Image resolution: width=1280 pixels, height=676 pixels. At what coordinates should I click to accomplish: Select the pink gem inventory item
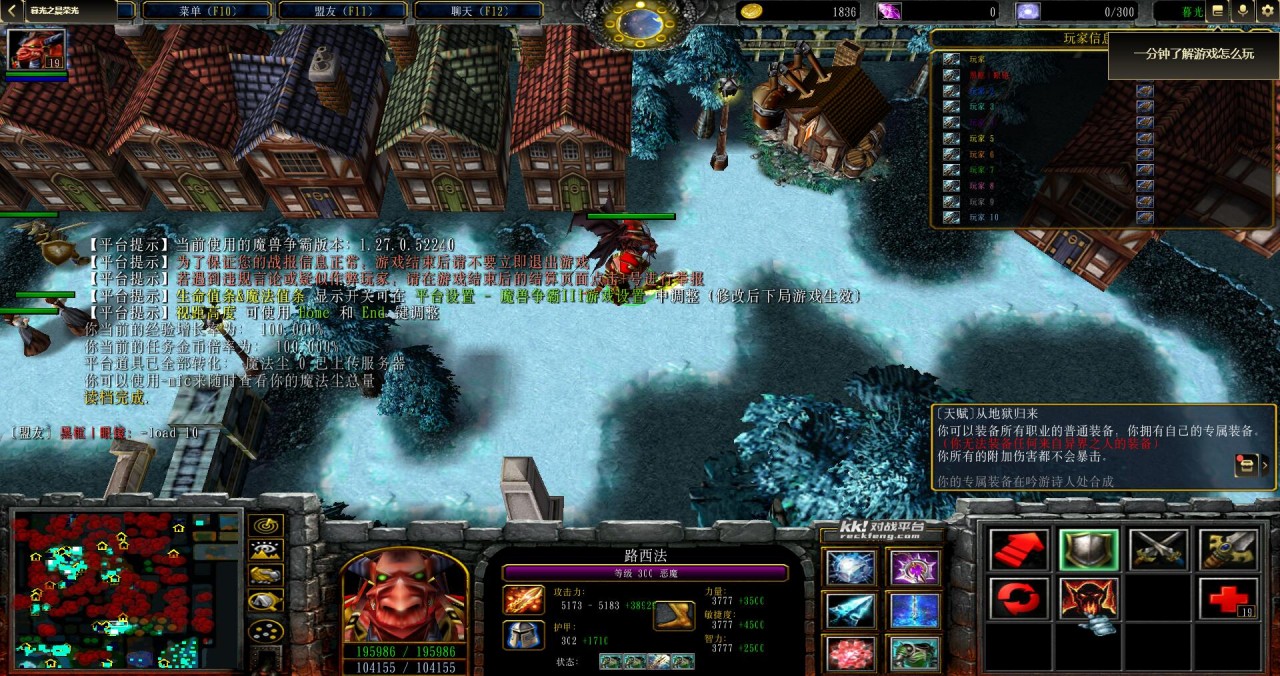tap(851, 653)
